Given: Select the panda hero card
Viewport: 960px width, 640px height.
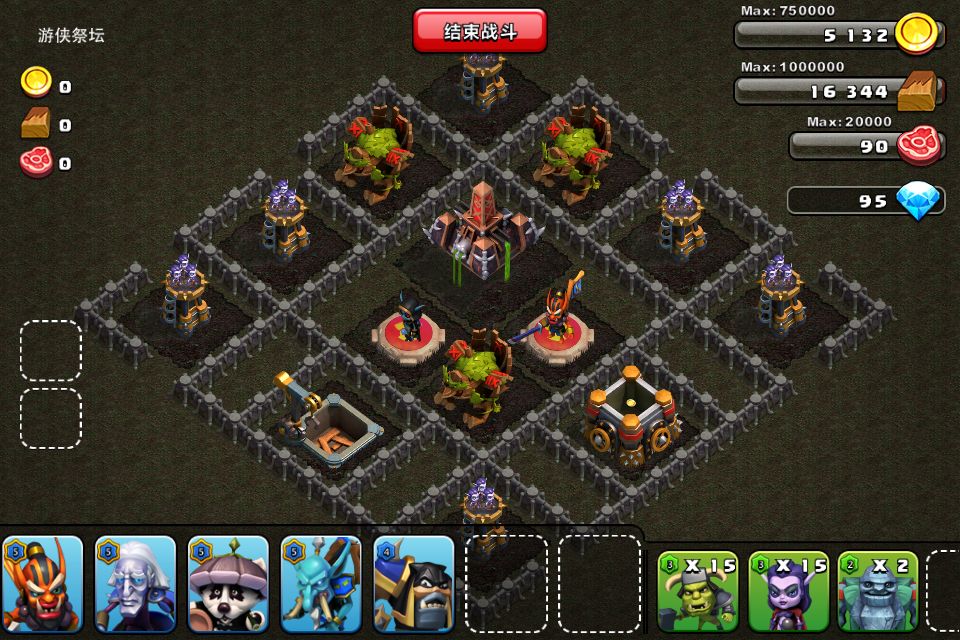Looking at the screenshot, I should click(228, 584).
